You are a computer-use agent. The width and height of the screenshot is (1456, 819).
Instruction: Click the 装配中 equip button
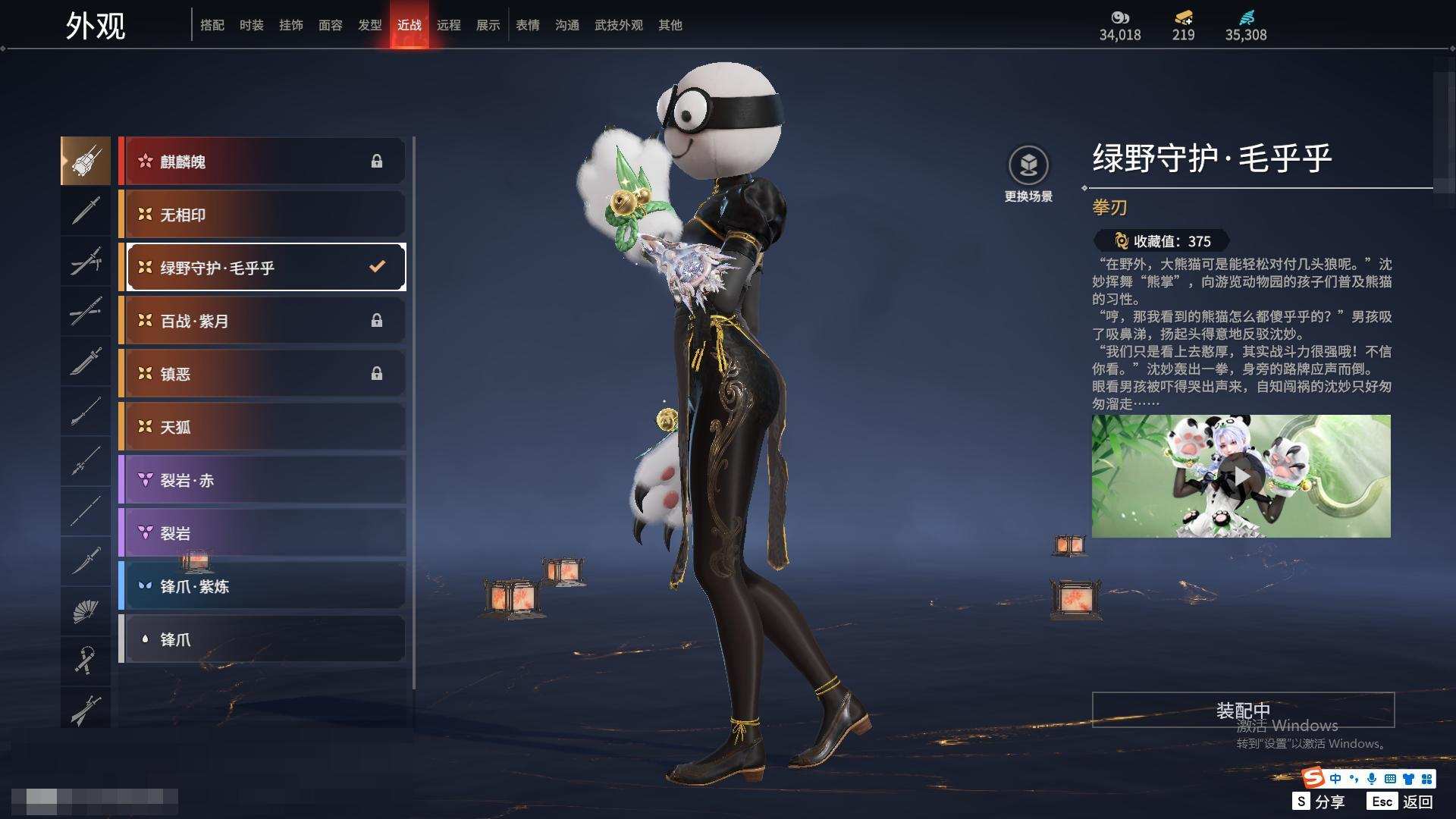click(1243, 710)
